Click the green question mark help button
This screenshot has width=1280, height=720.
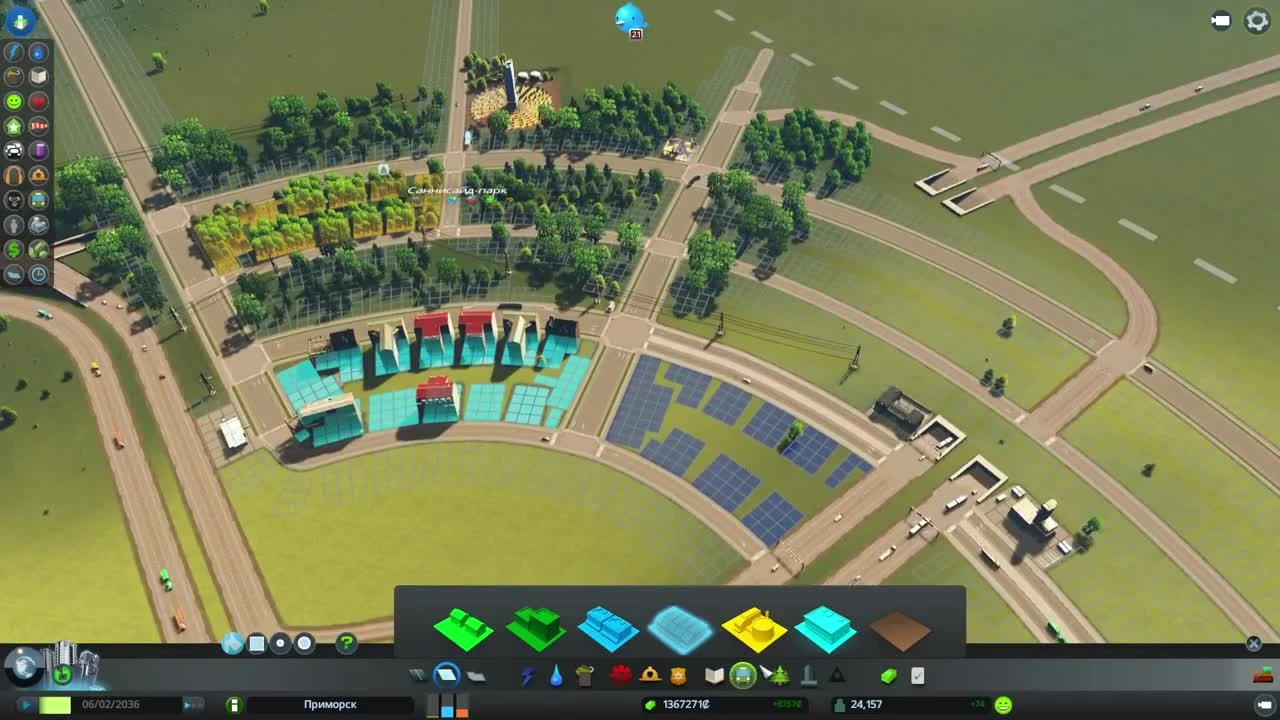(x=345, y=643)
